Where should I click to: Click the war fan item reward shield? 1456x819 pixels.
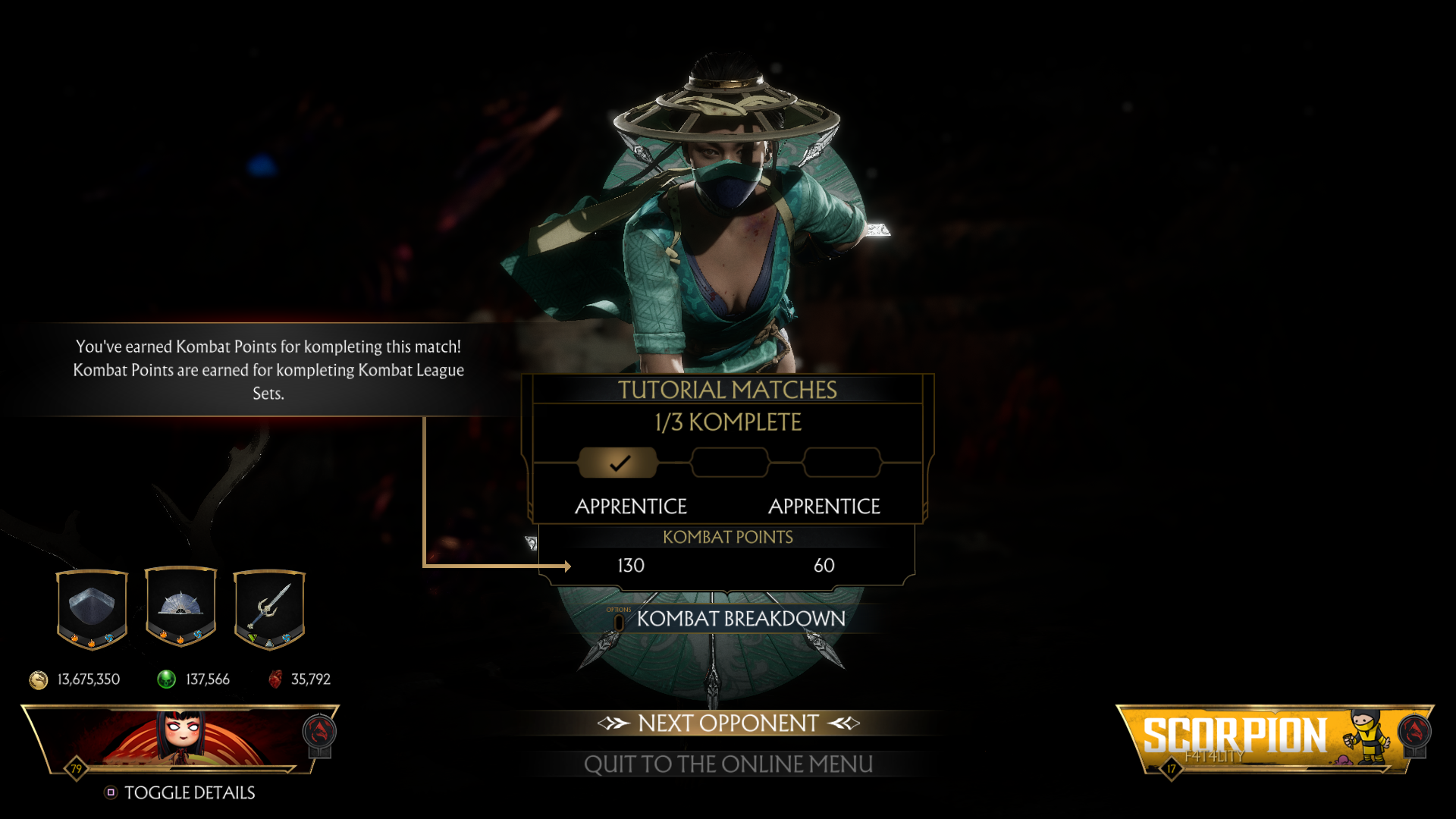[180, 607]
